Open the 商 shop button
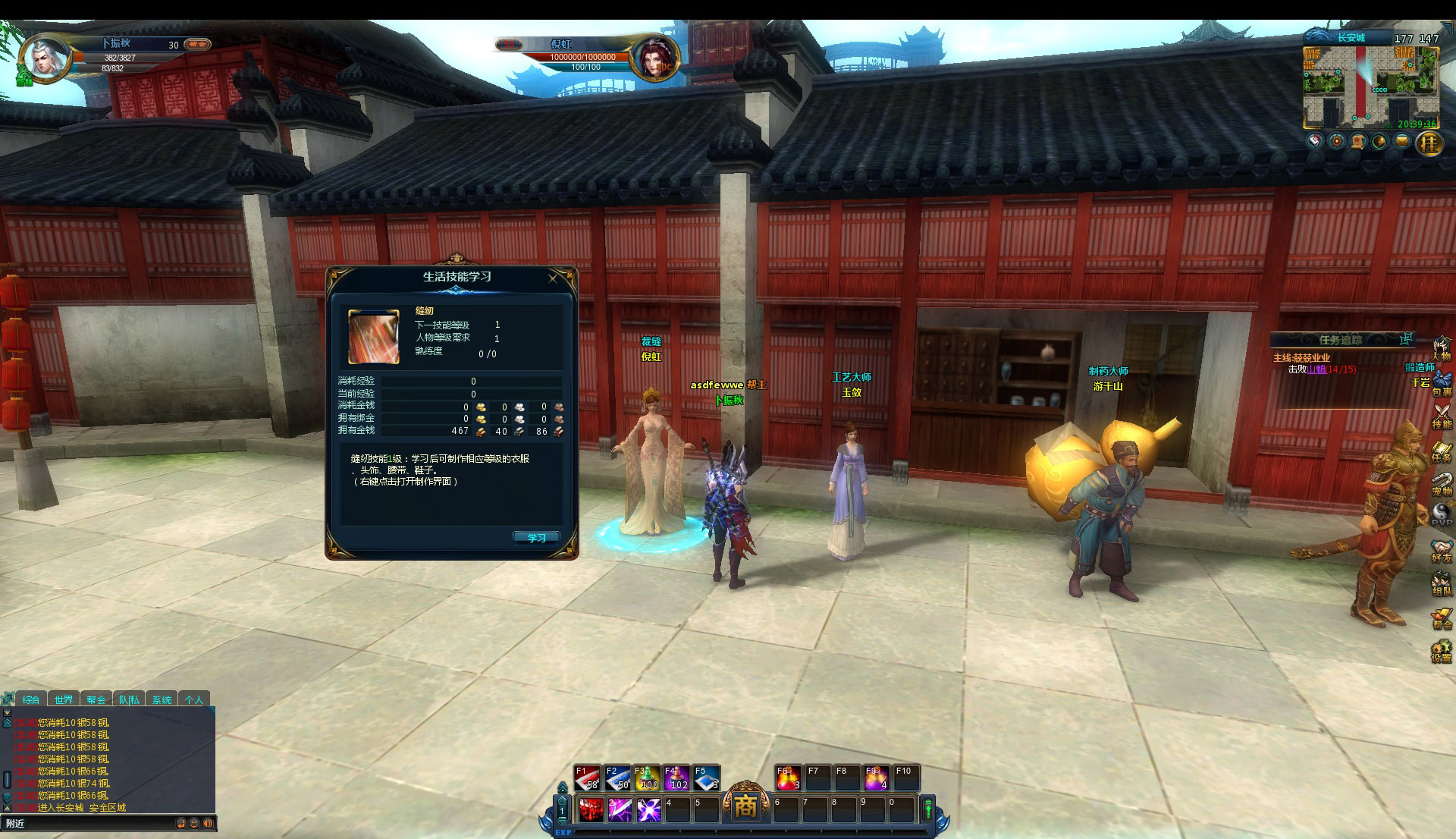Screen dimensions: 1456x839 coord(745,806)
